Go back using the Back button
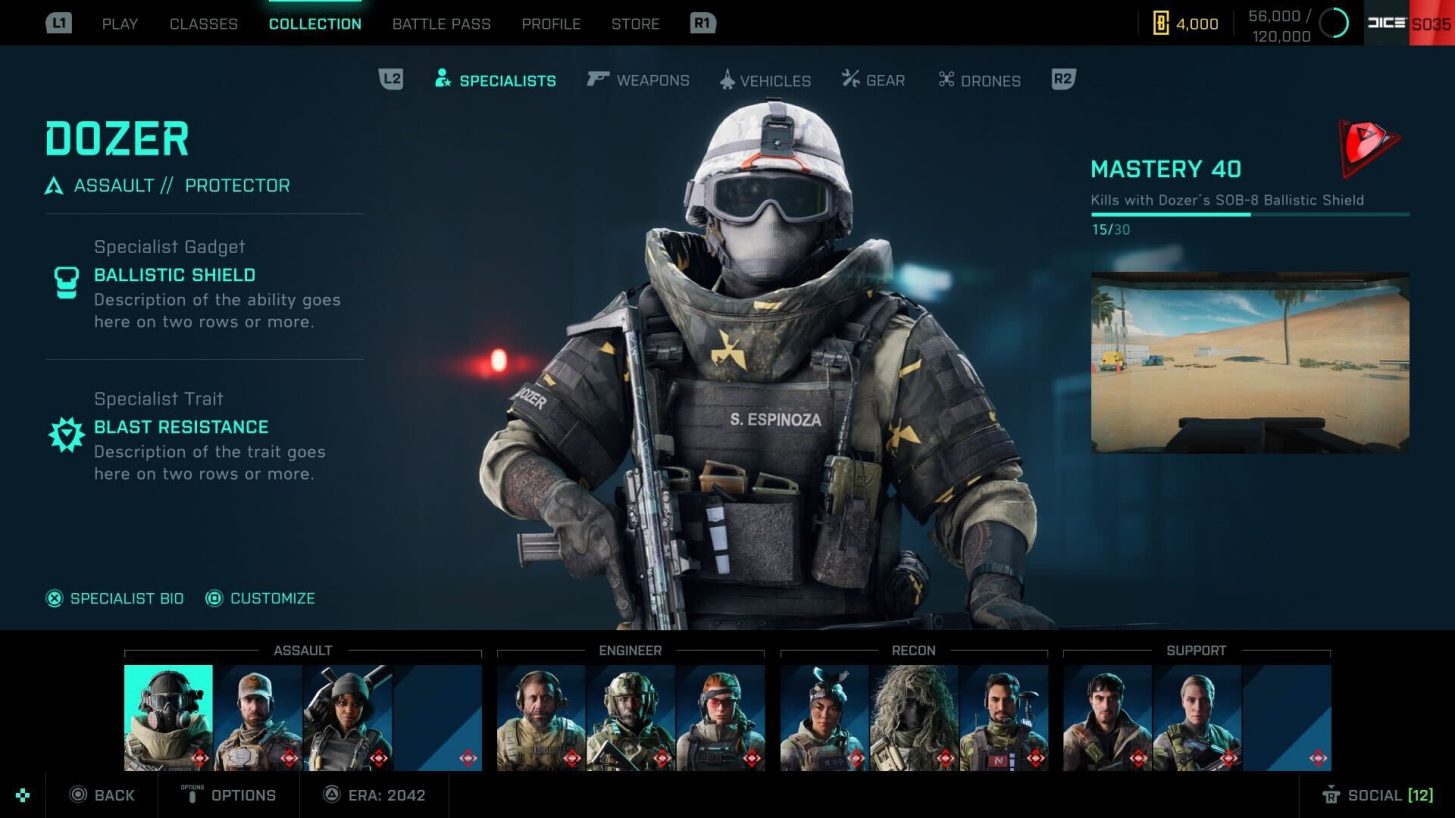Image resolution: width=1455 pixels, height=818 pixels. click(102, 795)
